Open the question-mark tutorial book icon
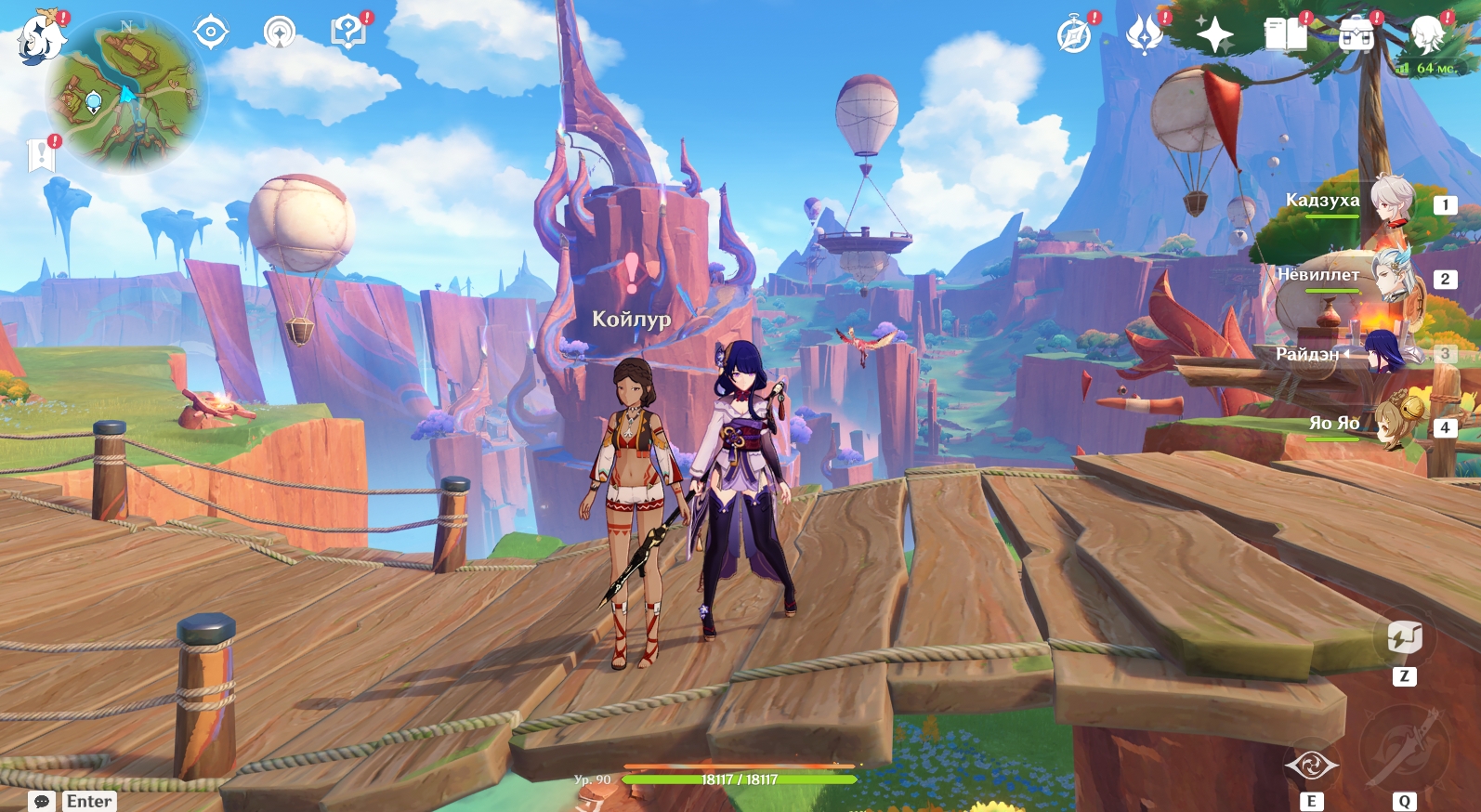This screenshot has height=812, width=1481. [x=347, y=33]
